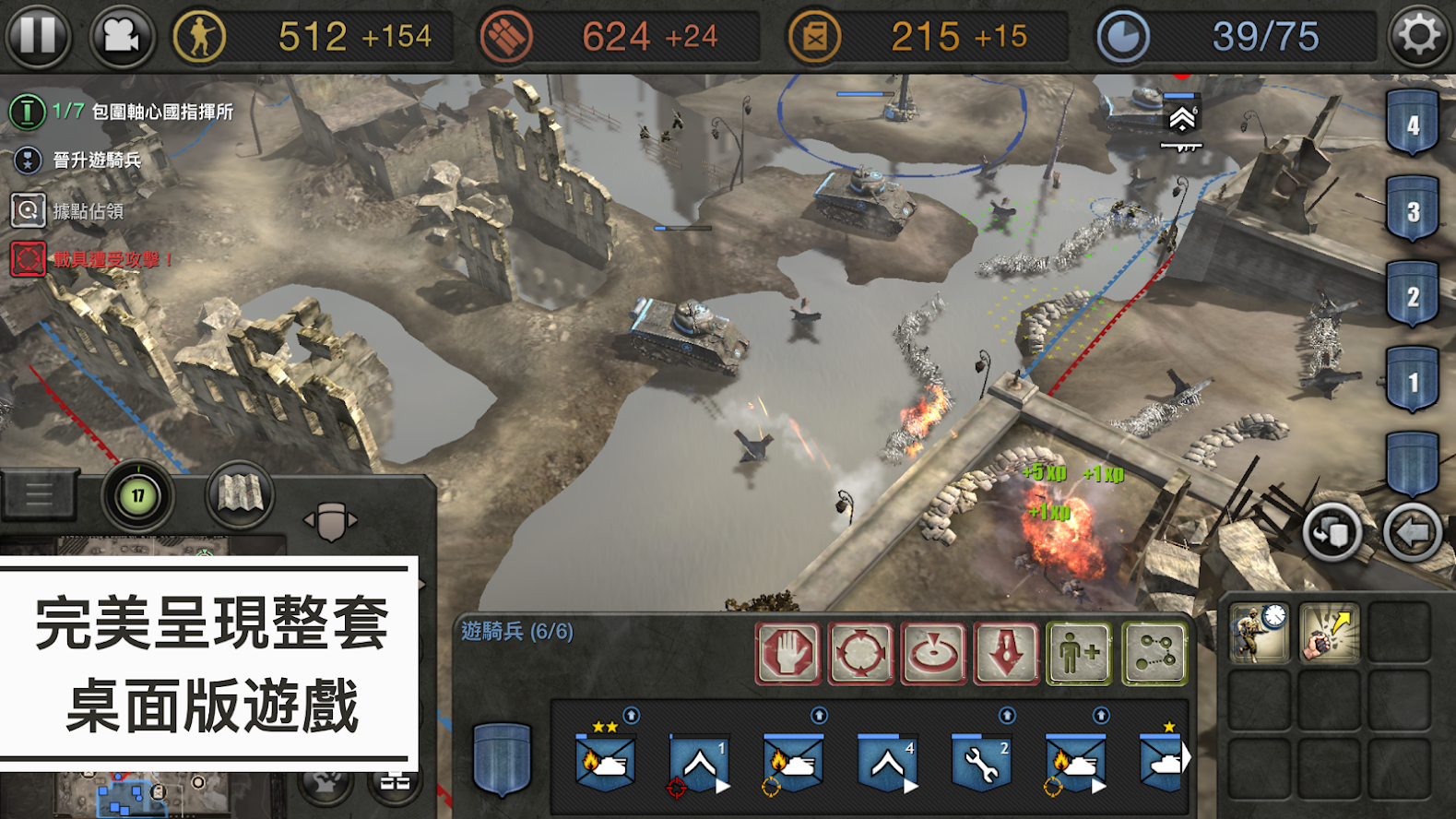Activate the soldier-with-clock ability
The height and width of the screenshot is (819, 1456).
(x=1259, y=632)
